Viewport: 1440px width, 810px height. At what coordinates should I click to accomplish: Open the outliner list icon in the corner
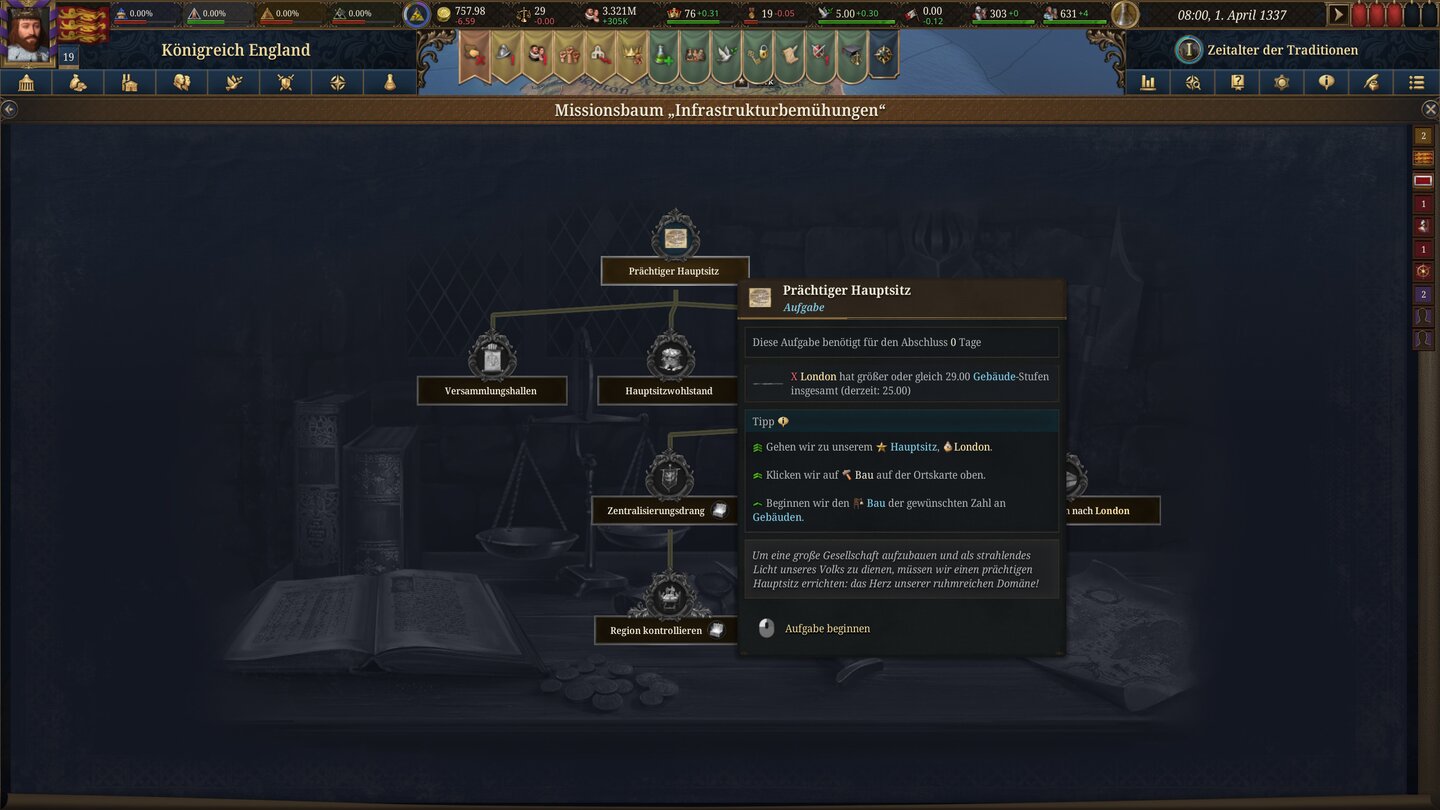click(1417, 82)
